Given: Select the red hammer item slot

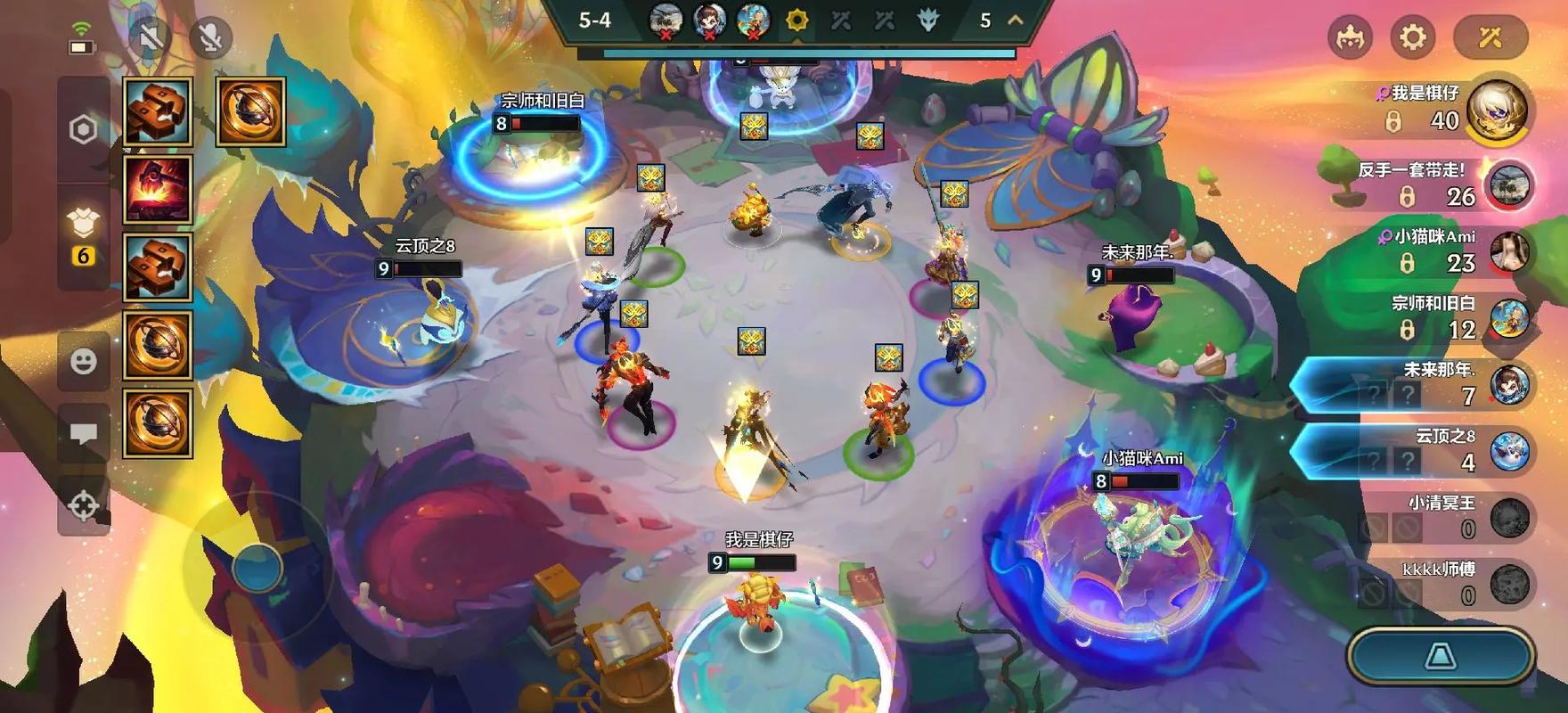Looking at the screenshot, I should pyautogui.click(x=158, y=189).
